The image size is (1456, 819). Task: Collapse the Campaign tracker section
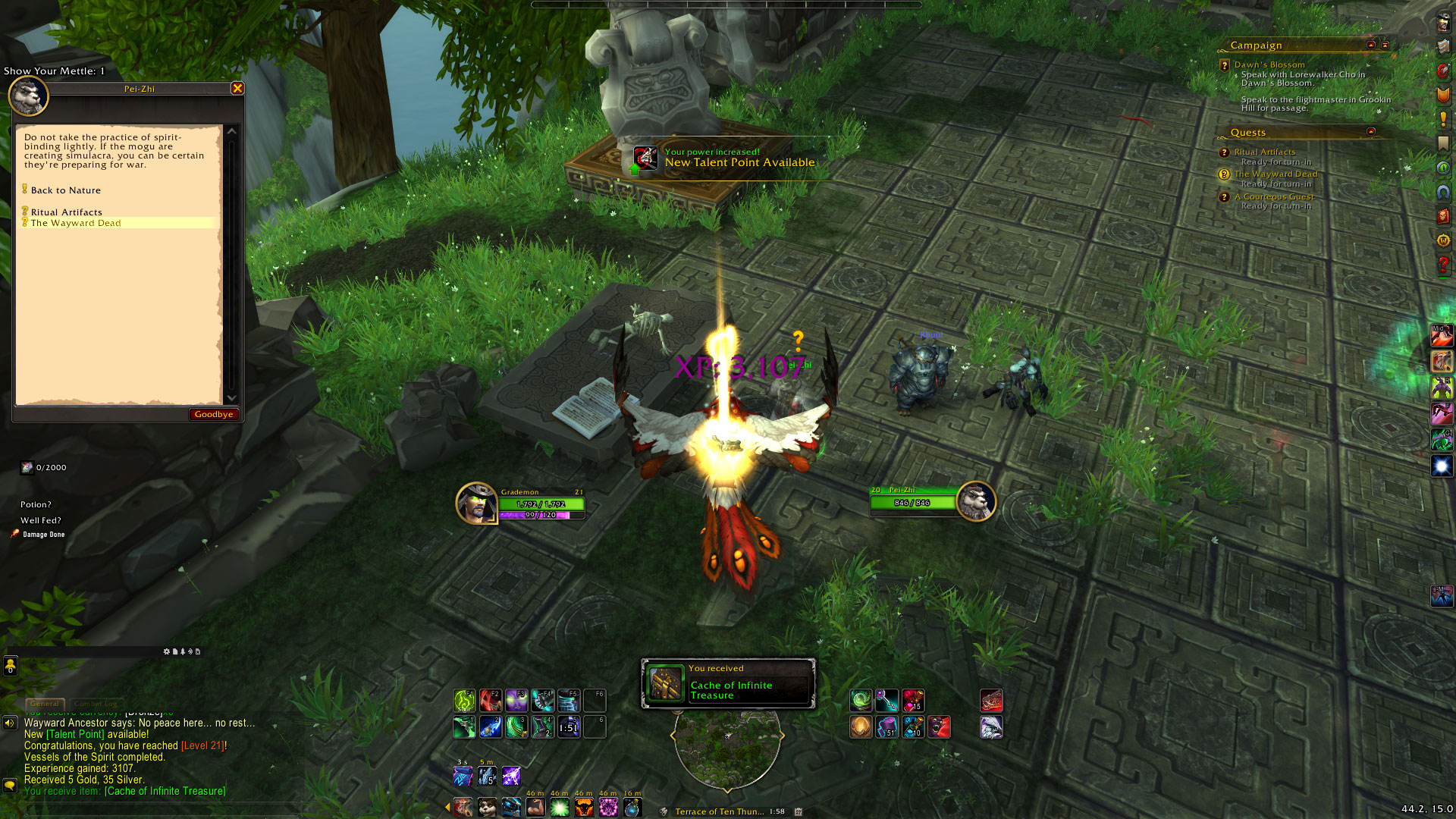point(1371,45)
